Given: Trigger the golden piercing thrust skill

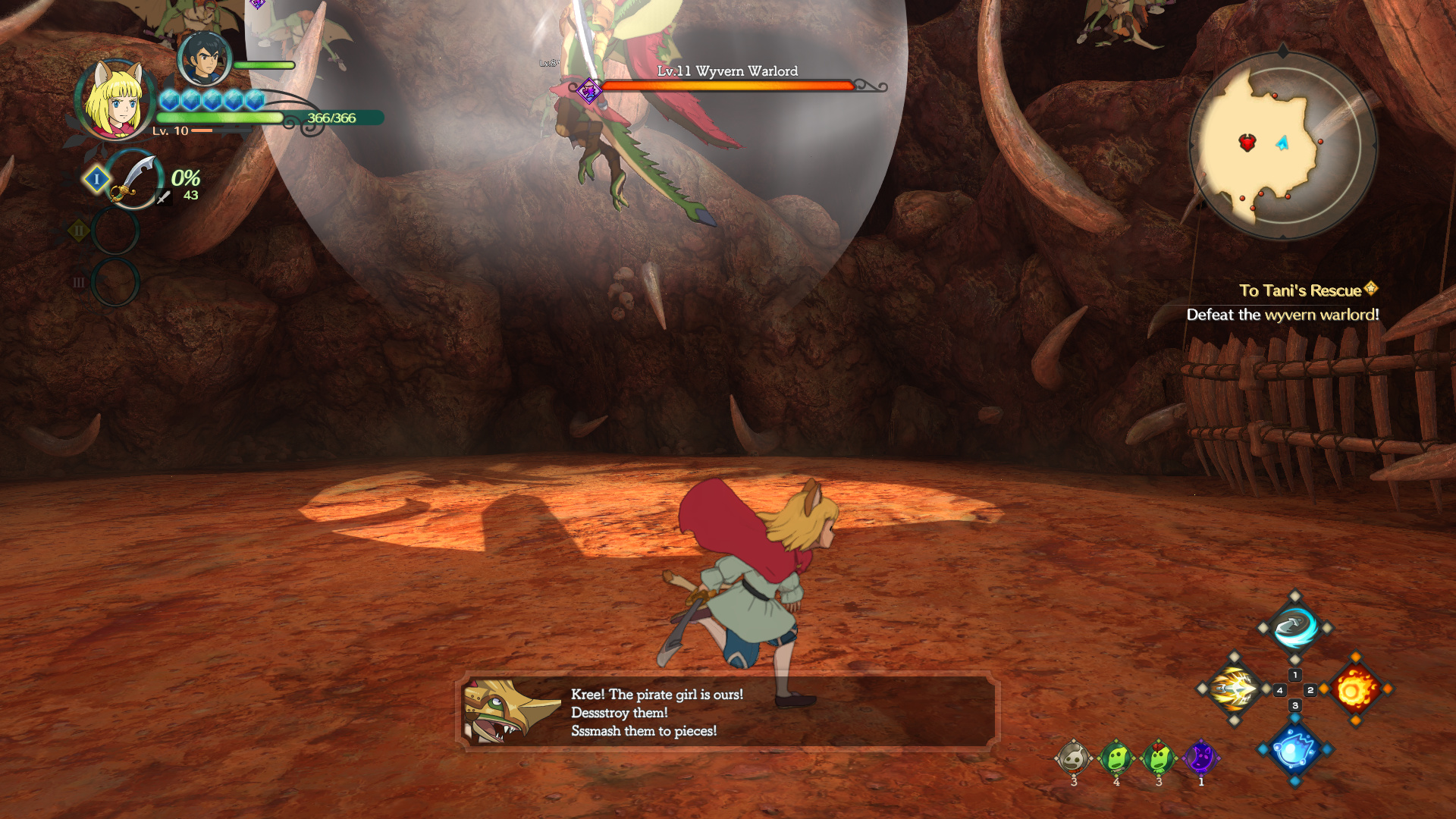Looking at the screenshot, I should (x=1234, y=689).
